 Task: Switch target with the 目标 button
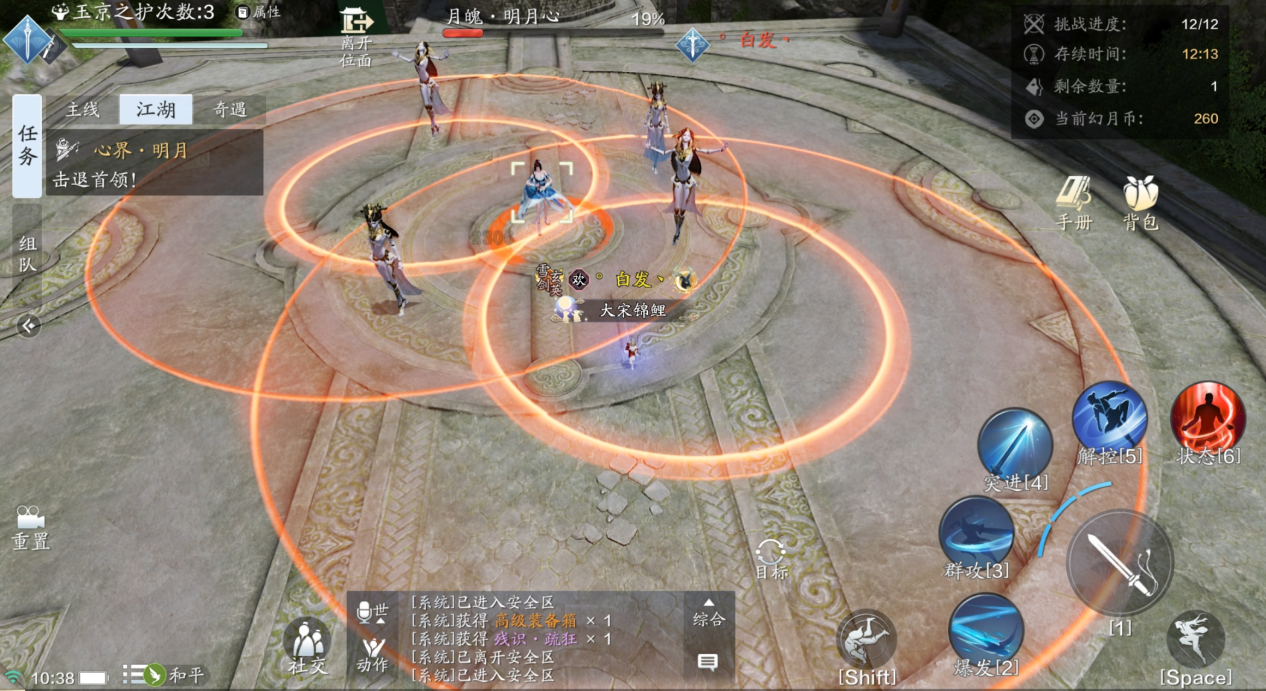pos(771,558)
